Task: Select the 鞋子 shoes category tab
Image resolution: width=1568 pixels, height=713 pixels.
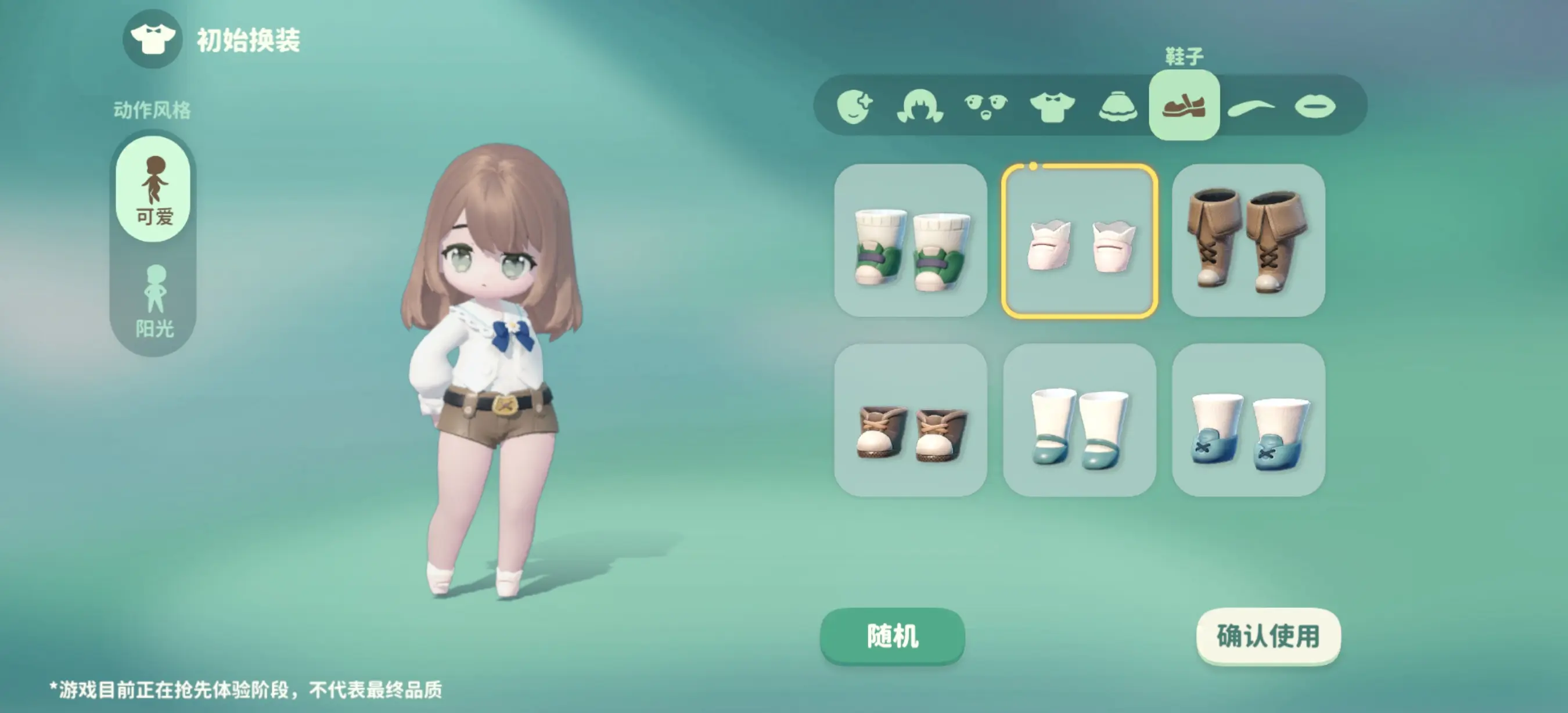Action: pos(1184,105)
